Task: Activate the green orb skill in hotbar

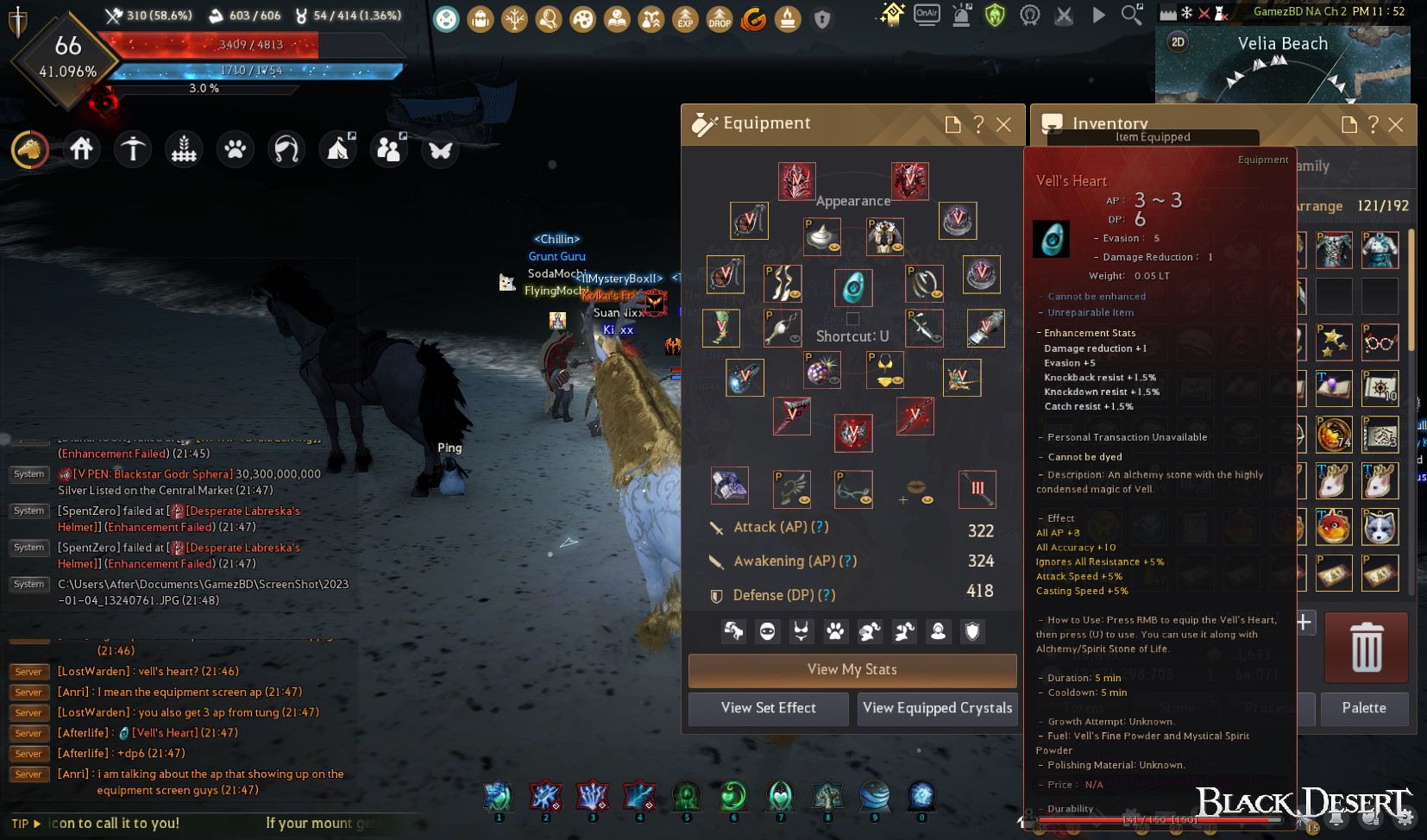Action: click(x=733, y=796)
